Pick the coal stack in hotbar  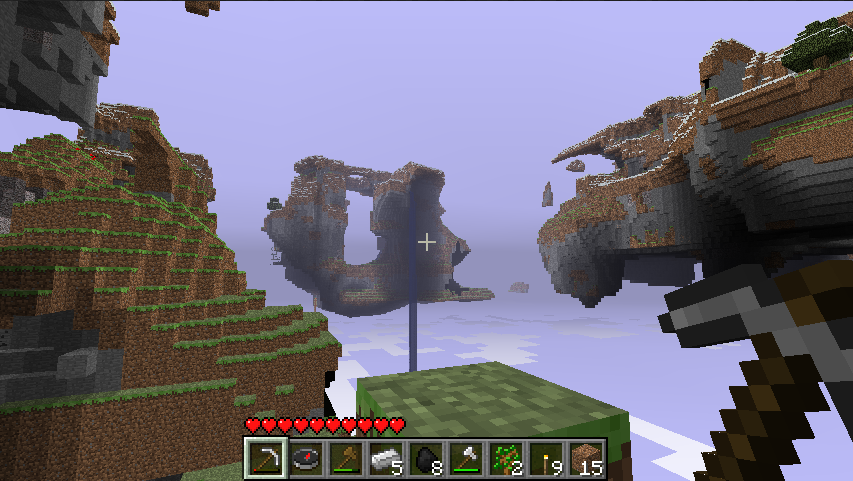(425, 460)
